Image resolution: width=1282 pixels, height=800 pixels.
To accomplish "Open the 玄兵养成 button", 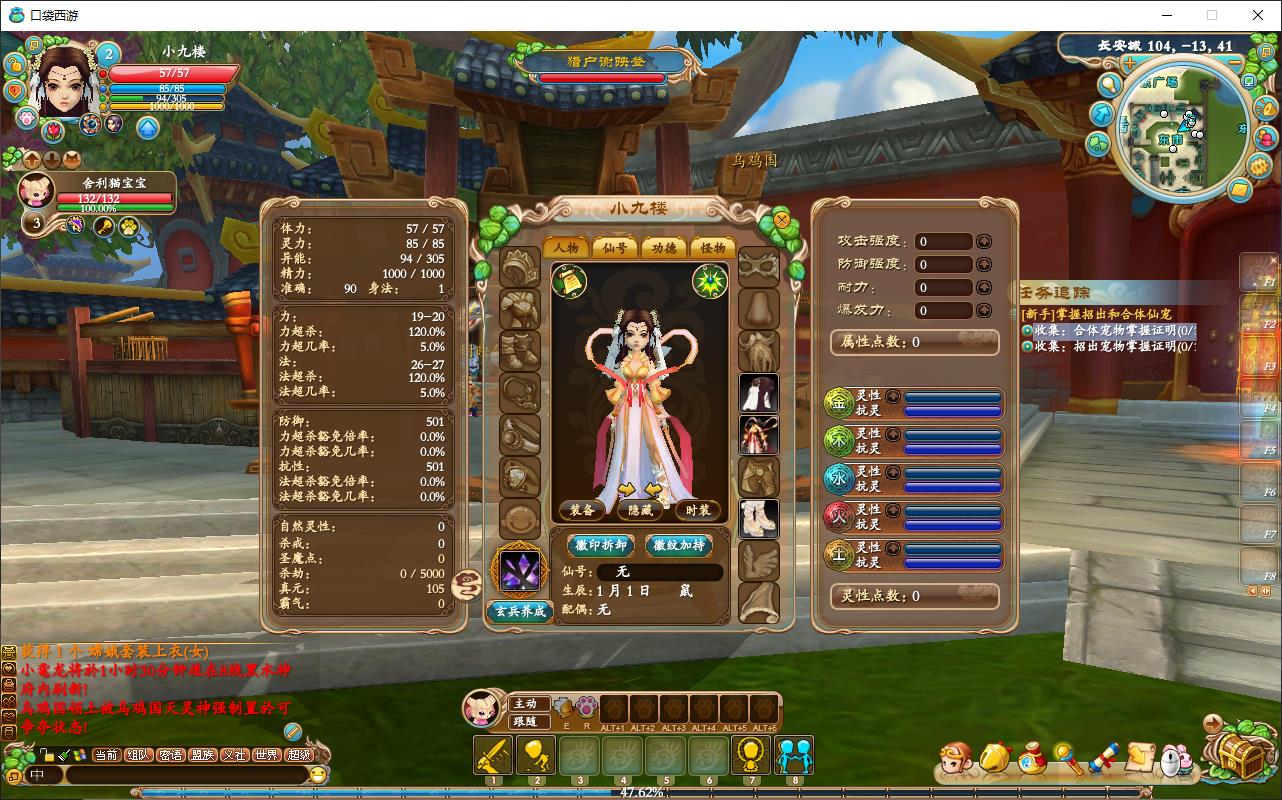I will 520,611.
